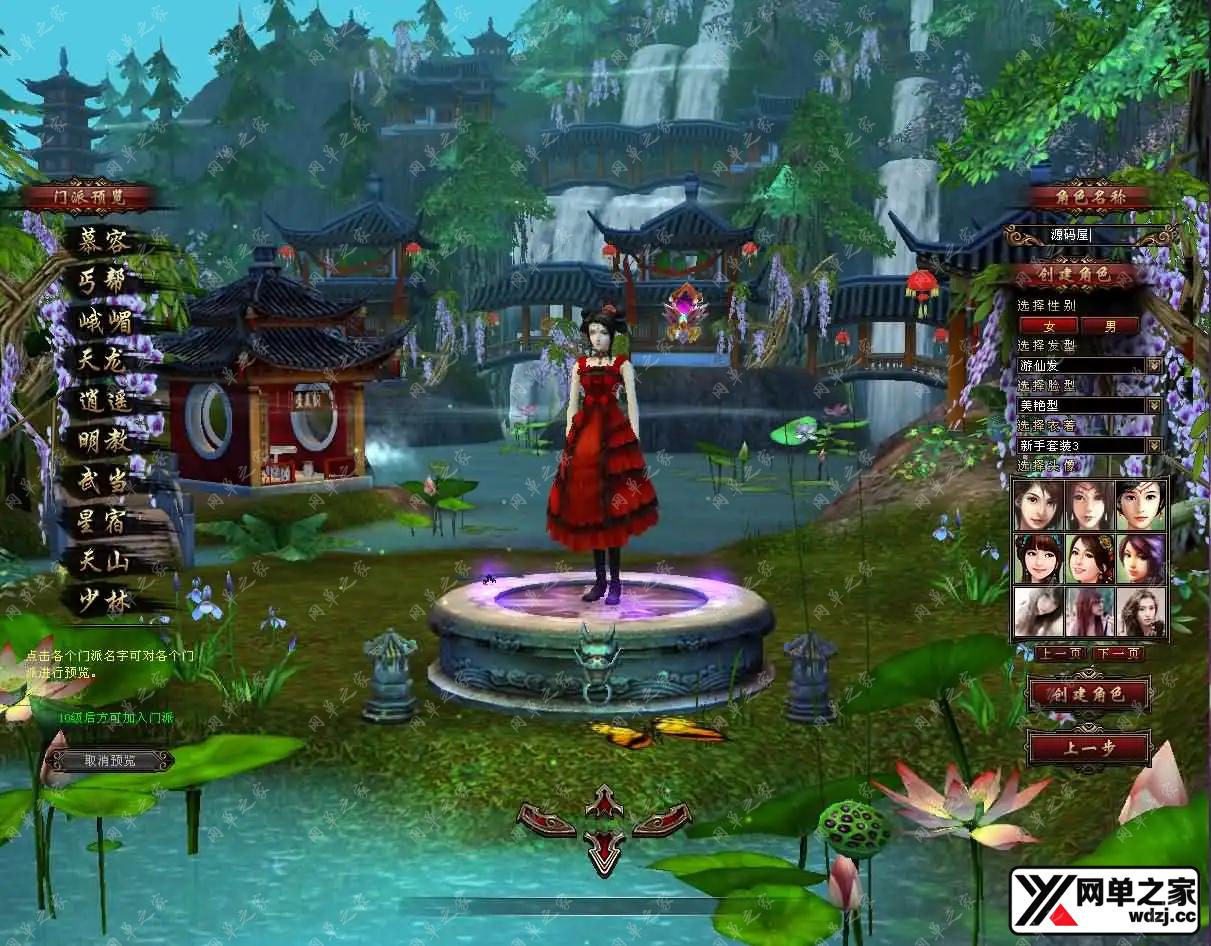Select 少林 from the sect list
Viewport: 1211px width, 946px height.
pyautogui.click(x=104, y=600)
